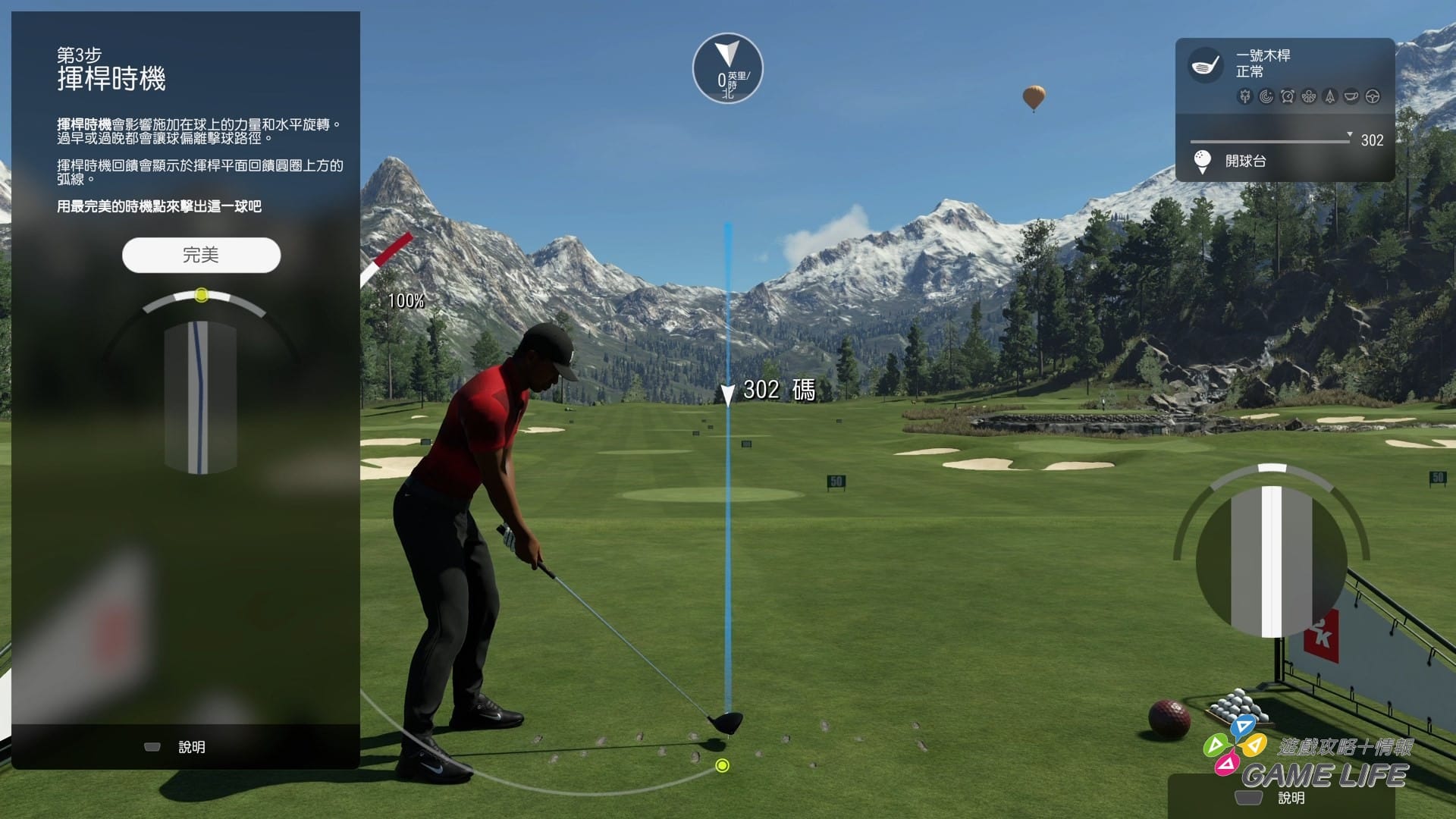
Task: Select the arrow-tip attribute icon
Action: (1330, 96)
